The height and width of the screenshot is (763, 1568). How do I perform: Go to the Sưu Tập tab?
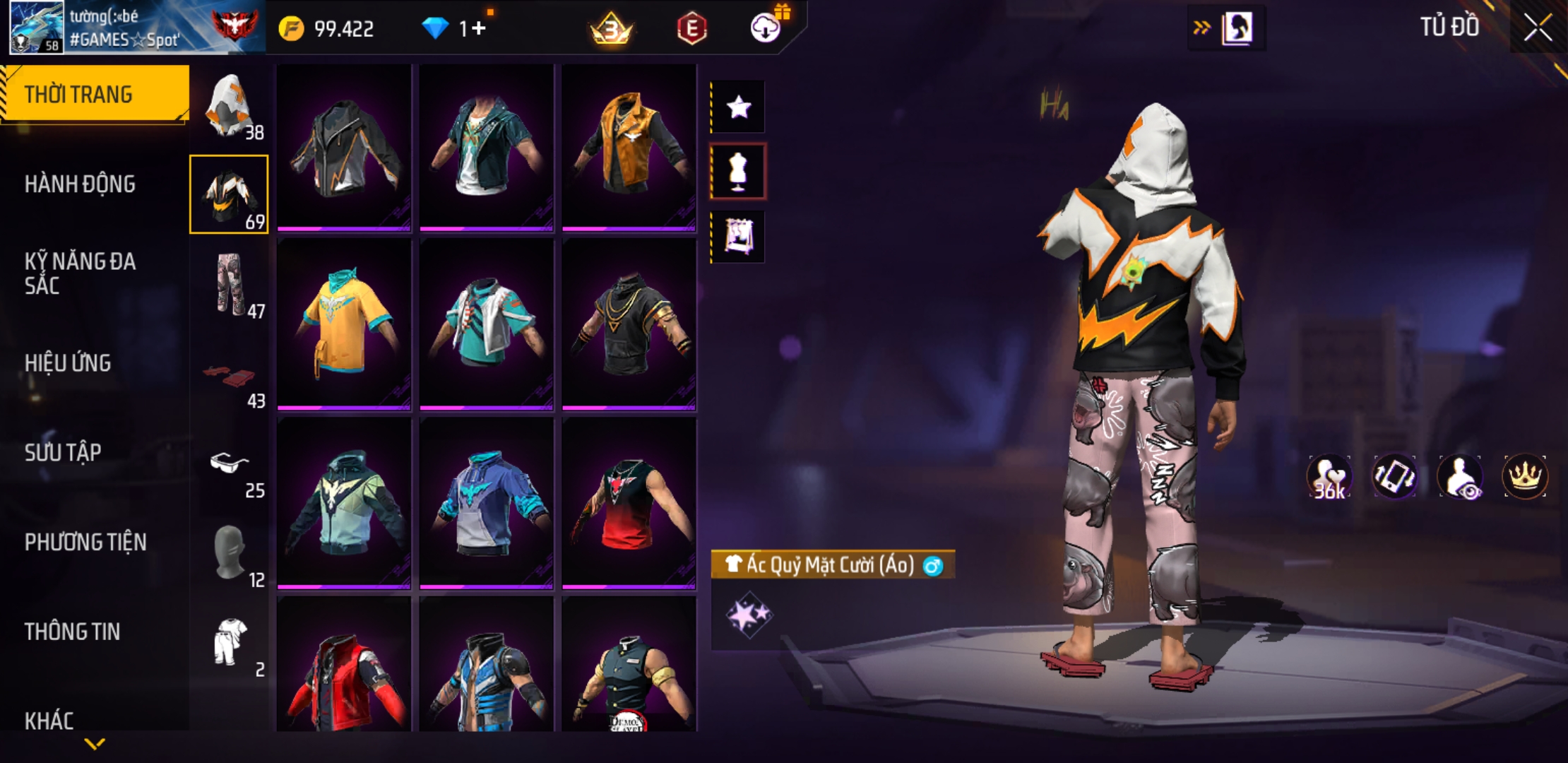[x=63, y=452]
